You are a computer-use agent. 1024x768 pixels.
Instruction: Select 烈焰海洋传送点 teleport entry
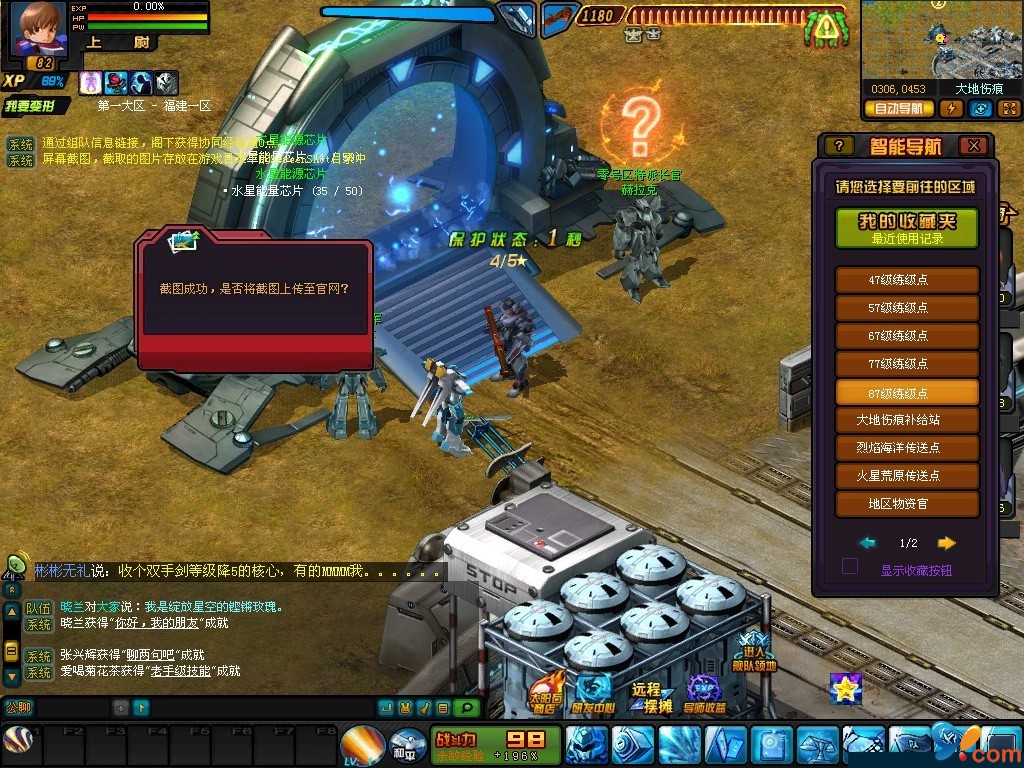pos(907,448)
